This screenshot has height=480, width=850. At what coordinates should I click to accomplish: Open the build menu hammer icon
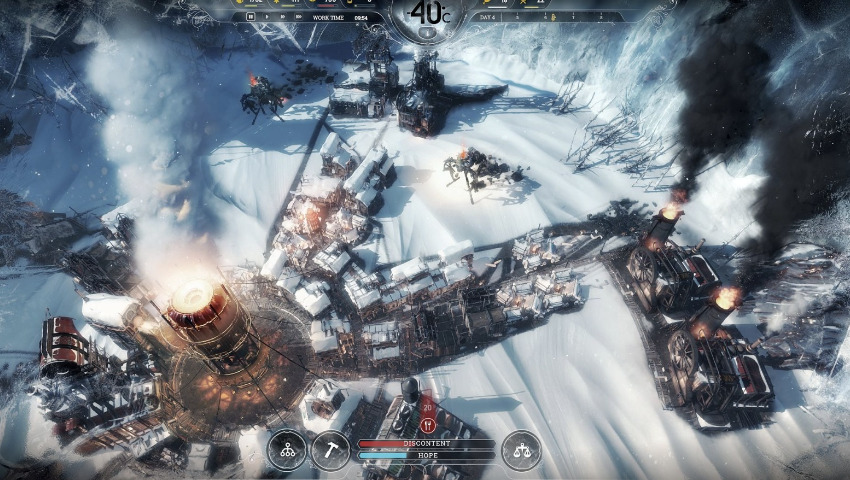point(330,450)
